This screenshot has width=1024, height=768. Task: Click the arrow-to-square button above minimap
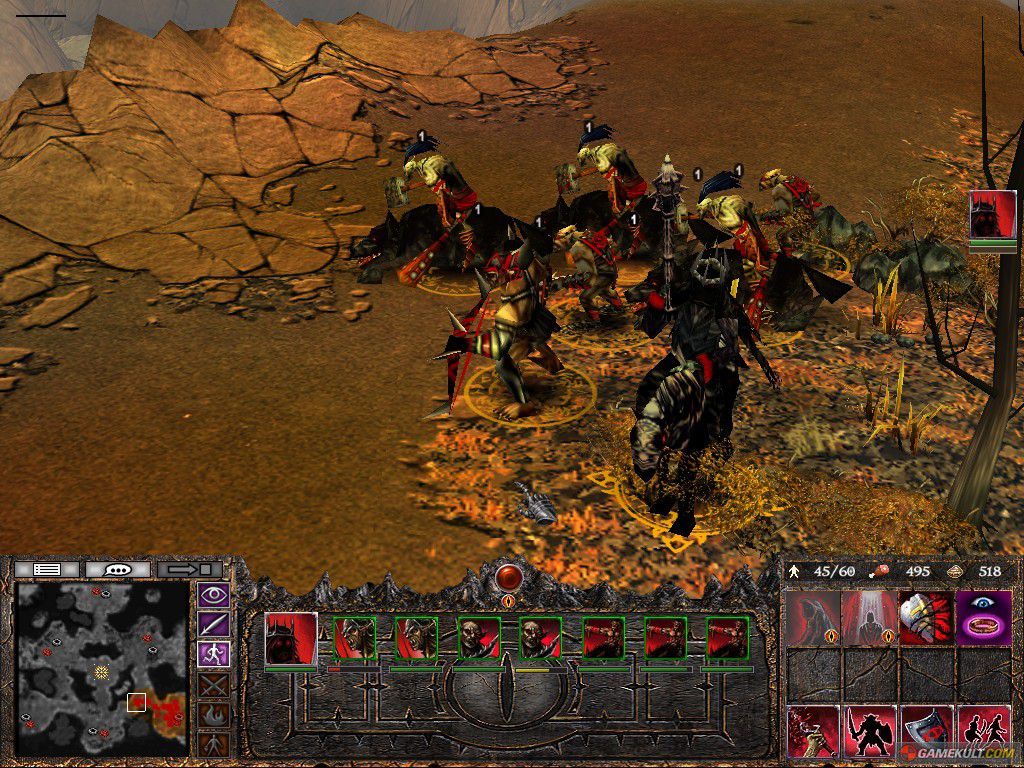tap(190, 569)
